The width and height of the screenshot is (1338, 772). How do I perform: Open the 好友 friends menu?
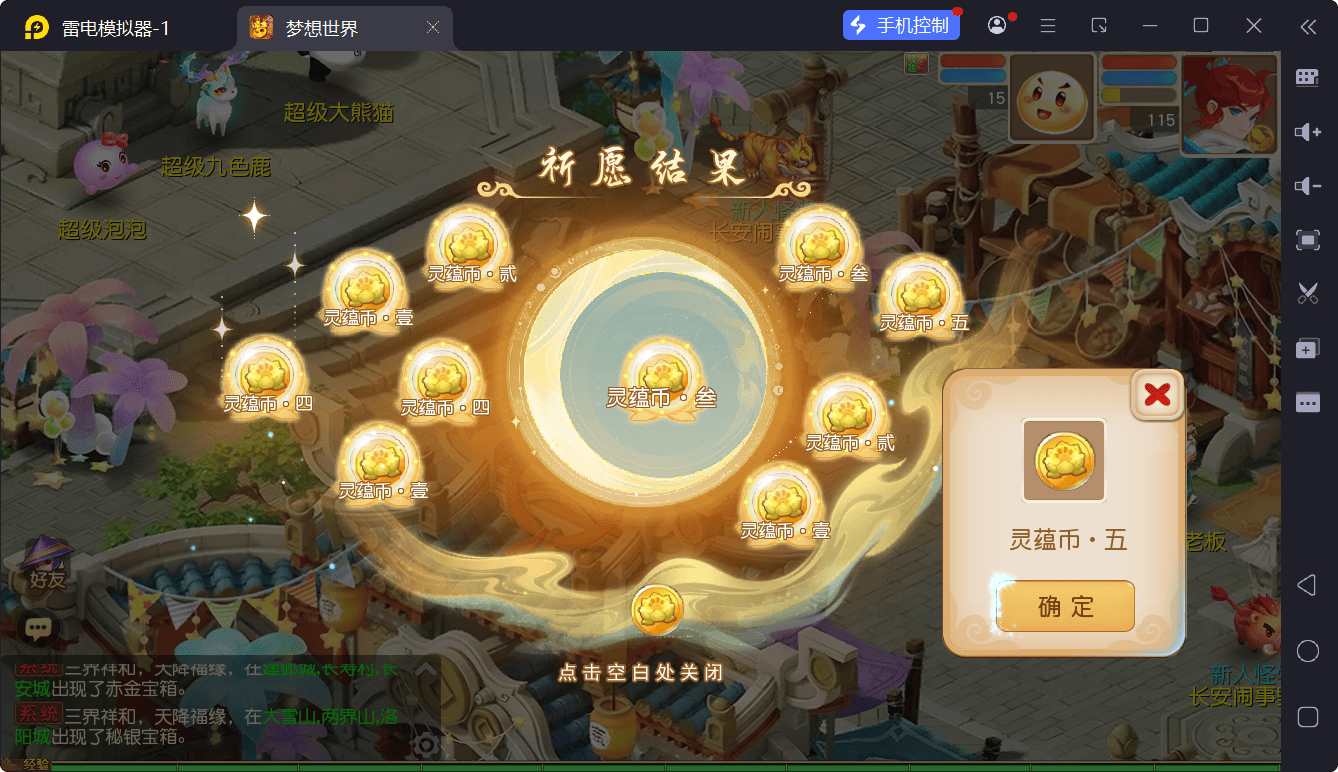click(47, 565)
